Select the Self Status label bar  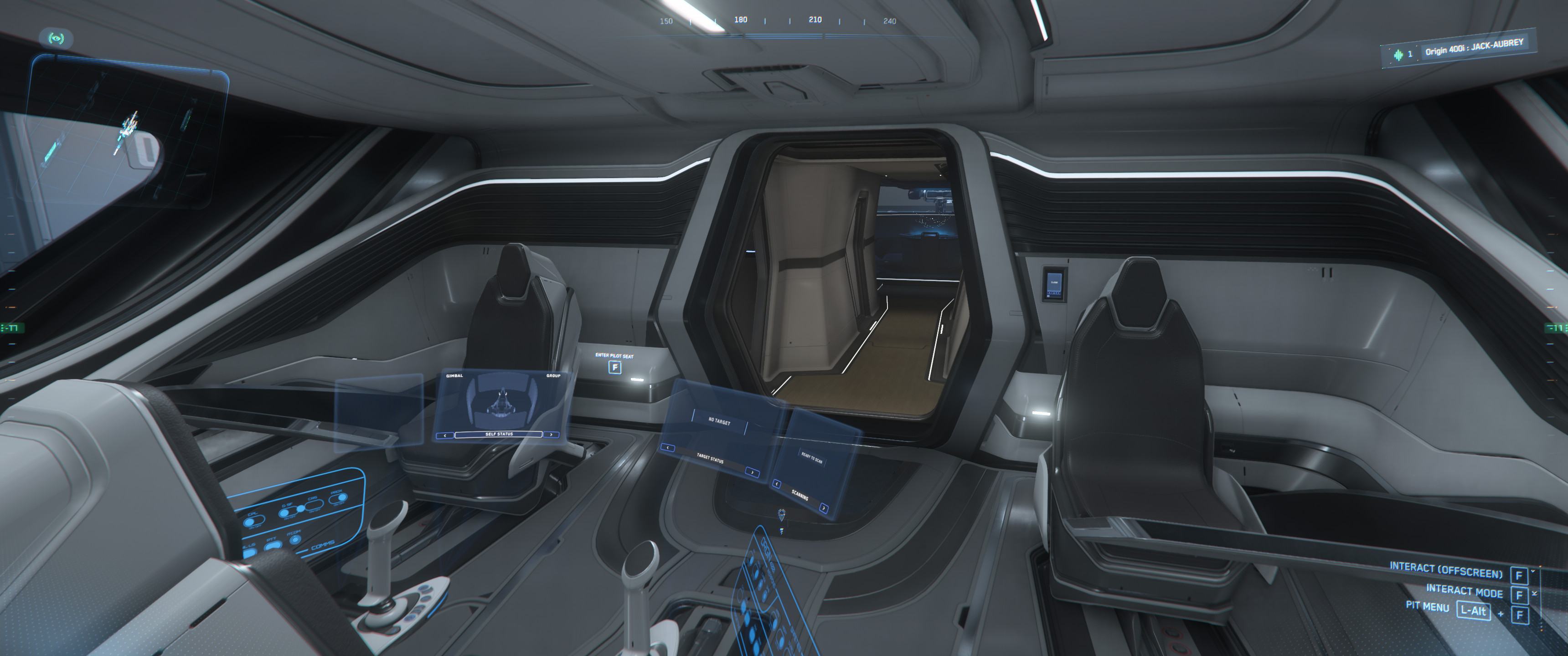(x=499, y=435)
